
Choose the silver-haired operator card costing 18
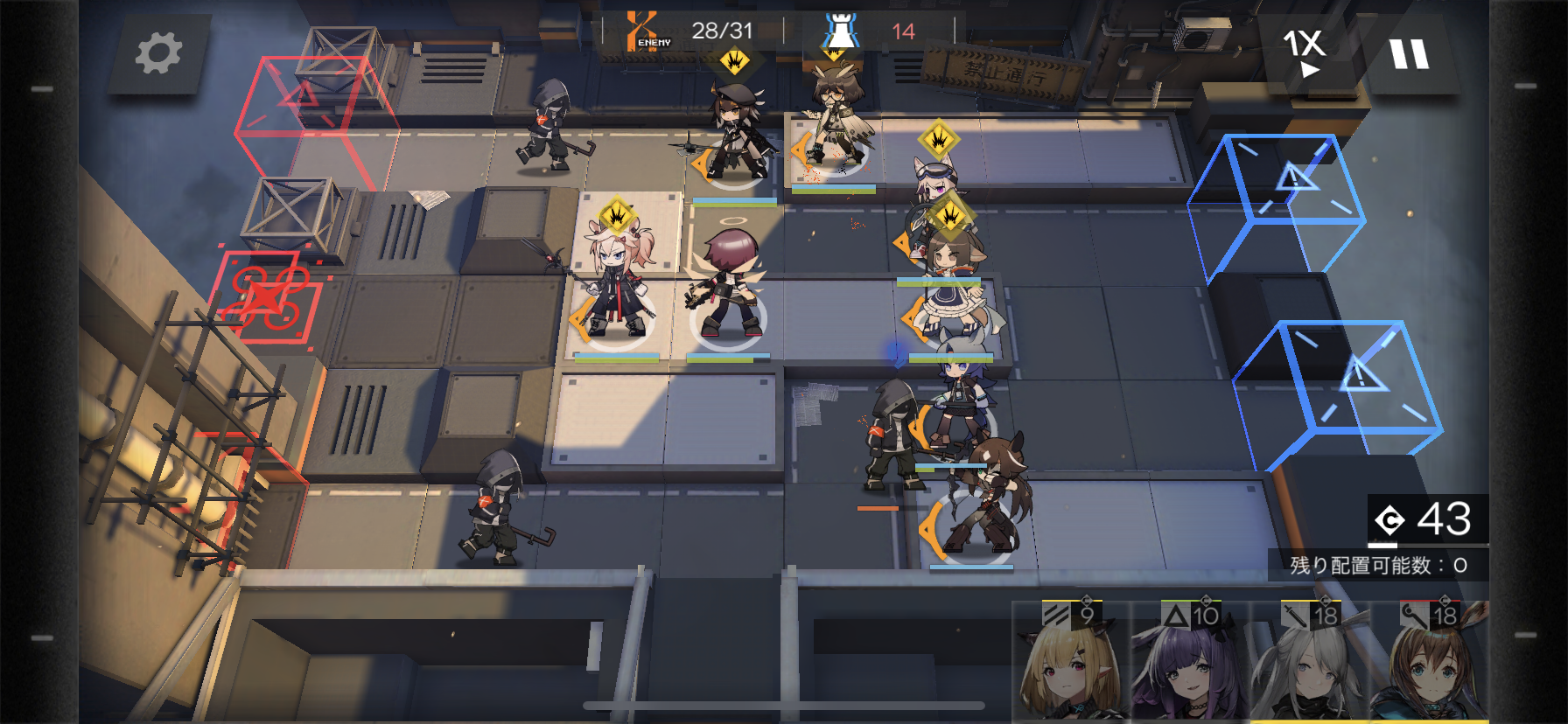click(x=1309, y=663)
